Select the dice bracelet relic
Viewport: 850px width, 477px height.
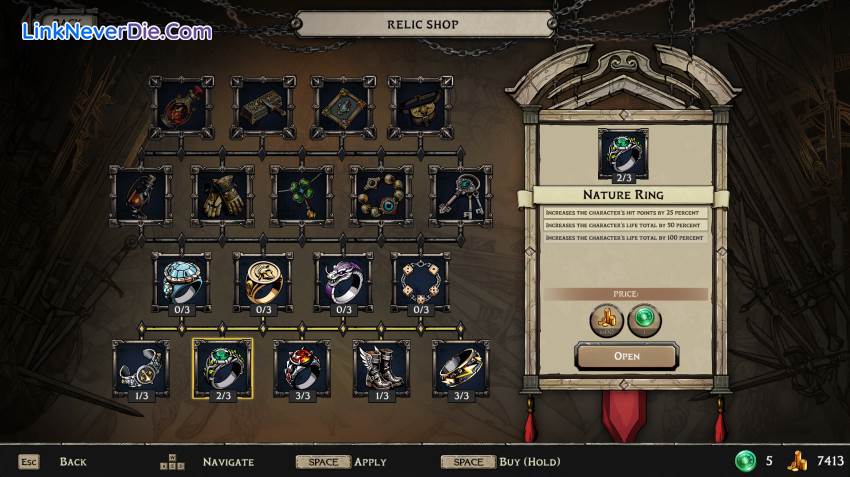(x=421, y=280)
